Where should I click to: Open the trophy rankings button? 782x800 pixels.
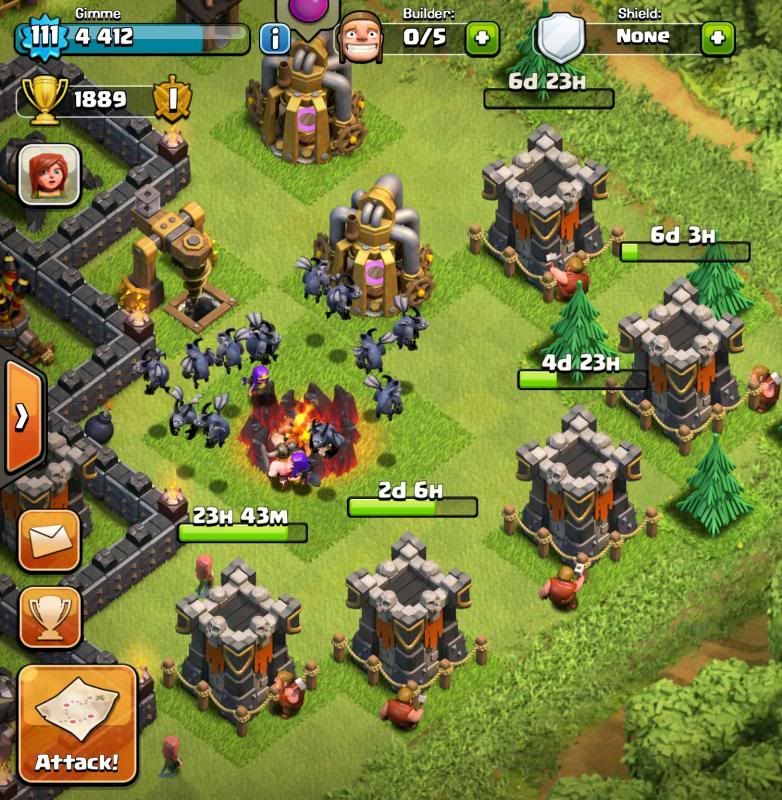pos(49,617)
